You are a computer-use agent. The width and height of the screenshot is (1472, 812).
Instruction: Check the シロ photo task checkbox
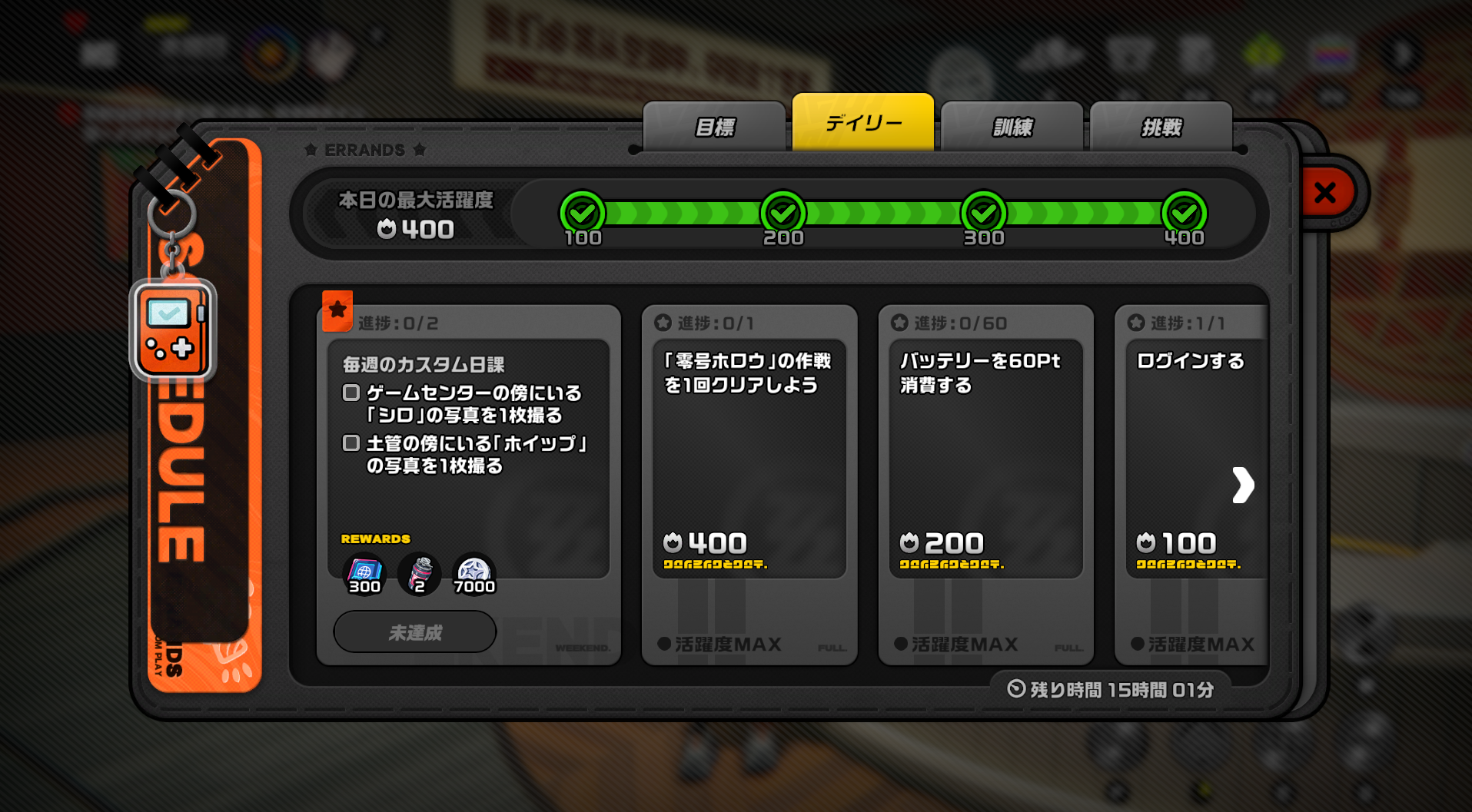point(351,393)
